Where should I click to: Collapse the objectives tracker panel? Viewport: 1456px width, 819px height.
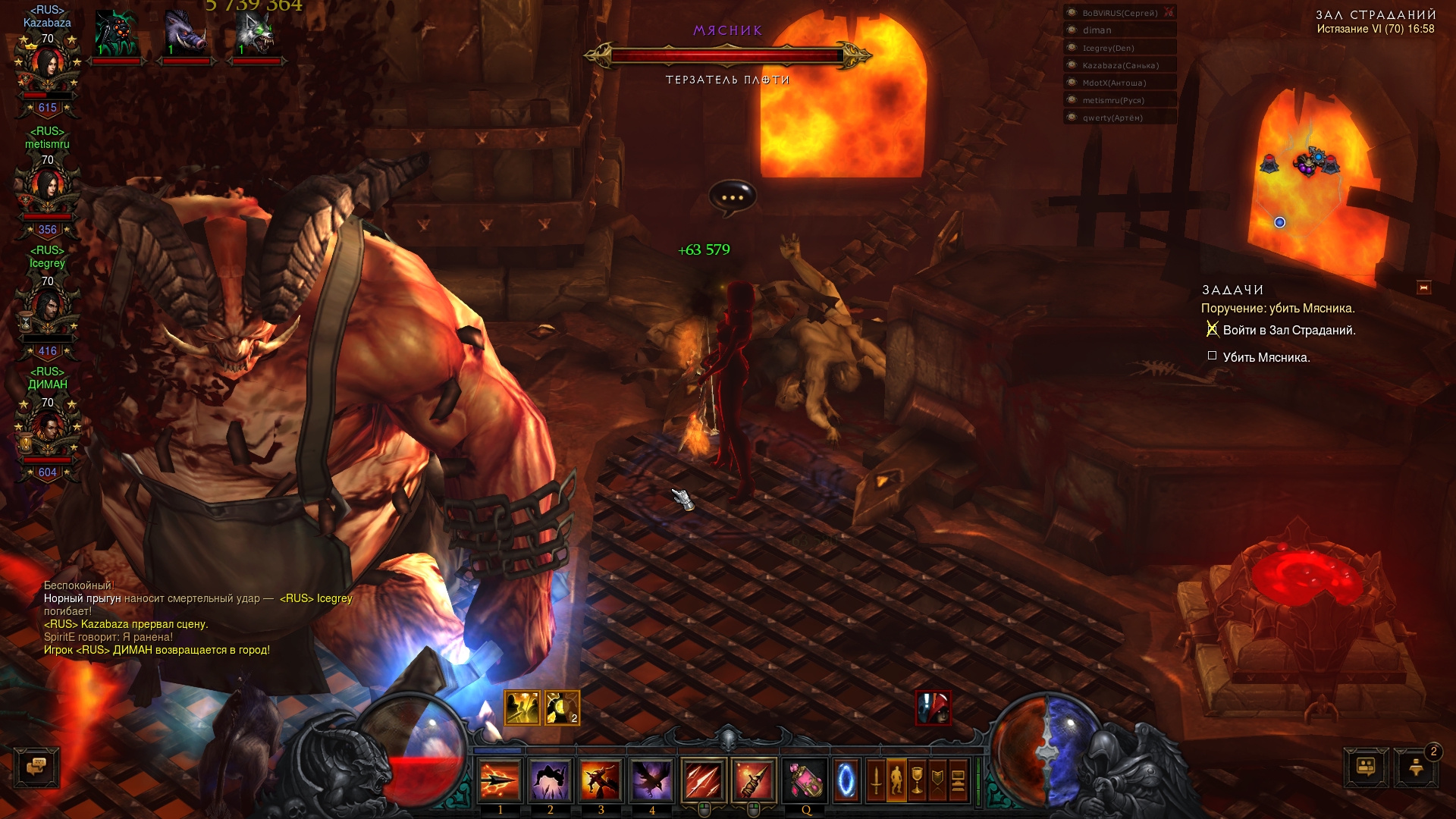coord(1423,288)
